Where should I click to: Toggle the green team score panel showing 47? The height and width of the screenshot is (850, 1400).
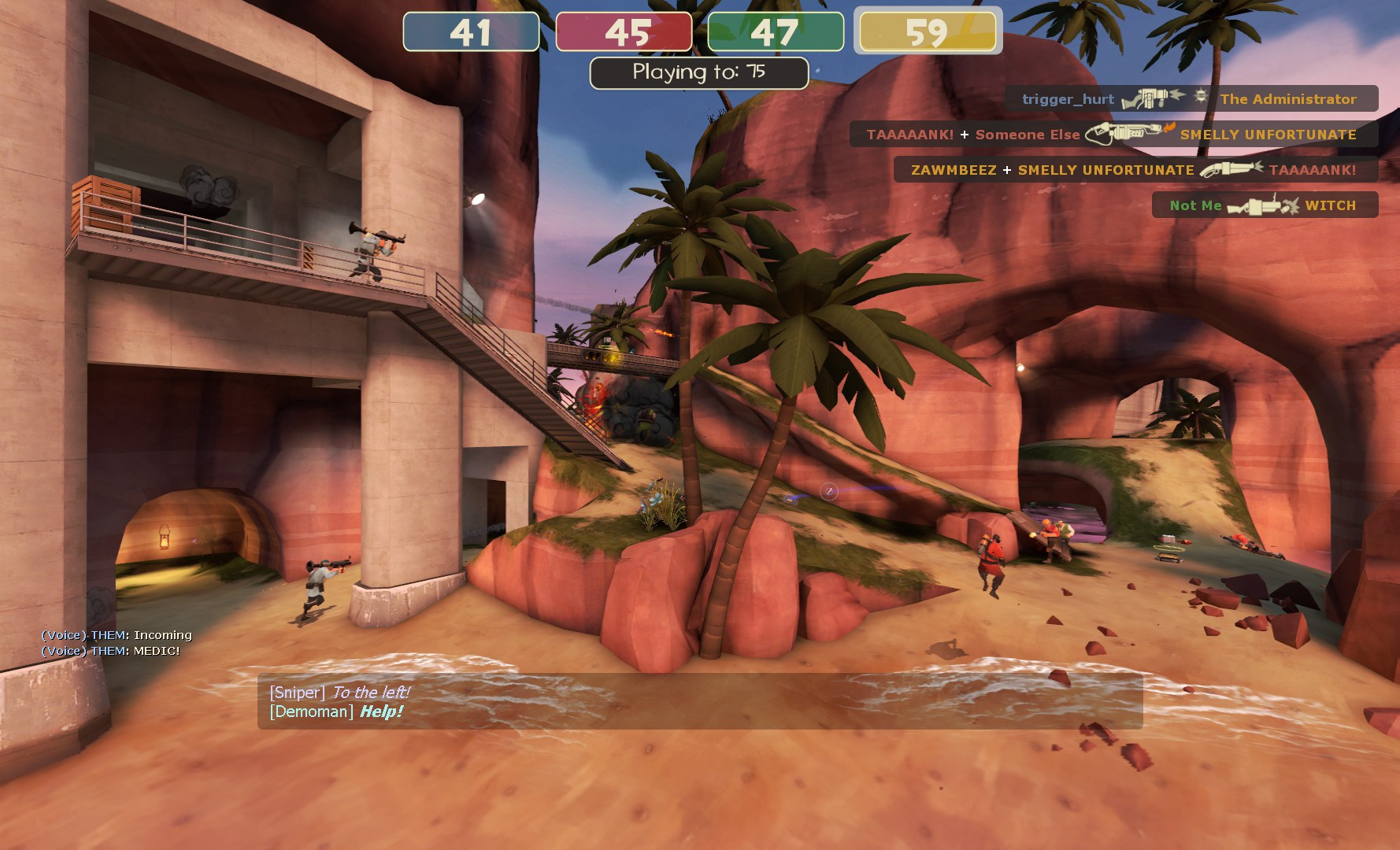coord(776,33)
